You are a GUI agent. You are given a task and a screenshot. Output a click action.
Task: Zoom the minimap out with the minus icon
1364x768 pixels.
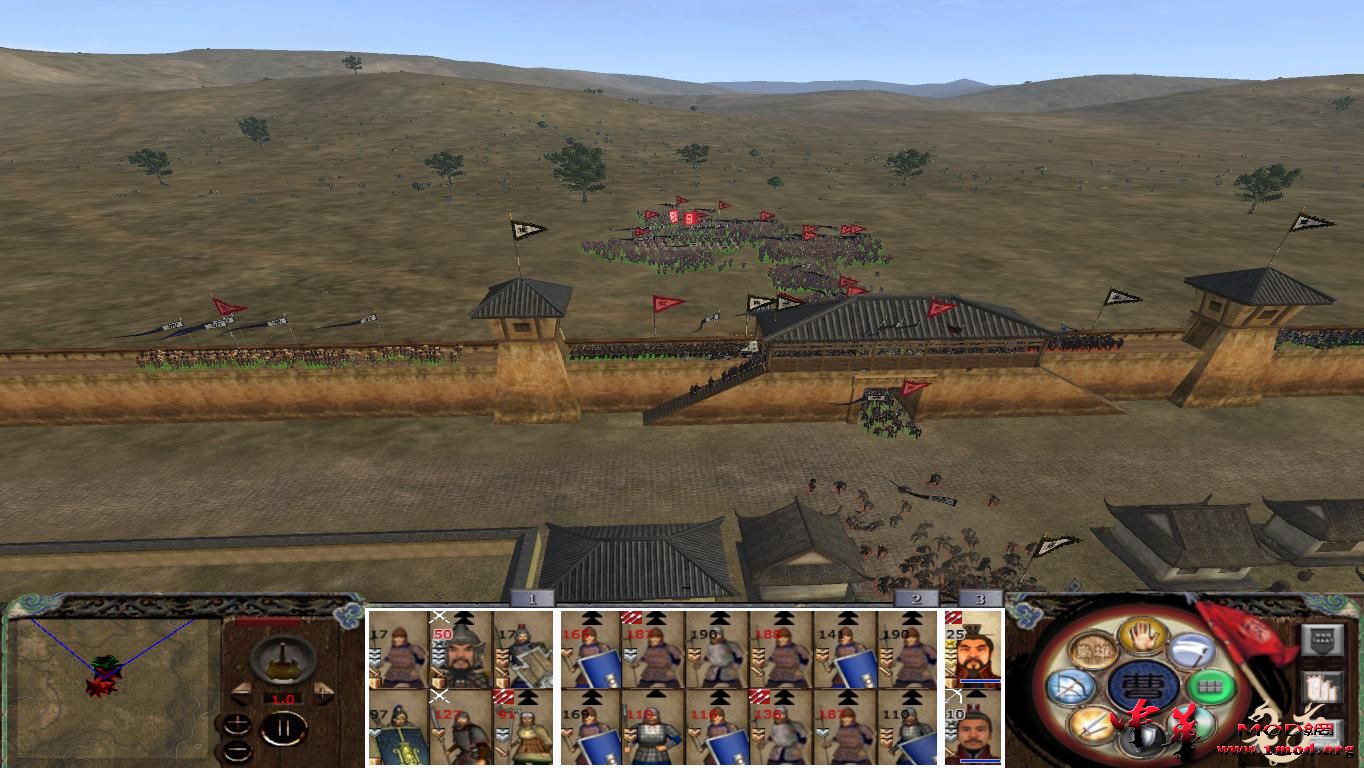[237, 751]
